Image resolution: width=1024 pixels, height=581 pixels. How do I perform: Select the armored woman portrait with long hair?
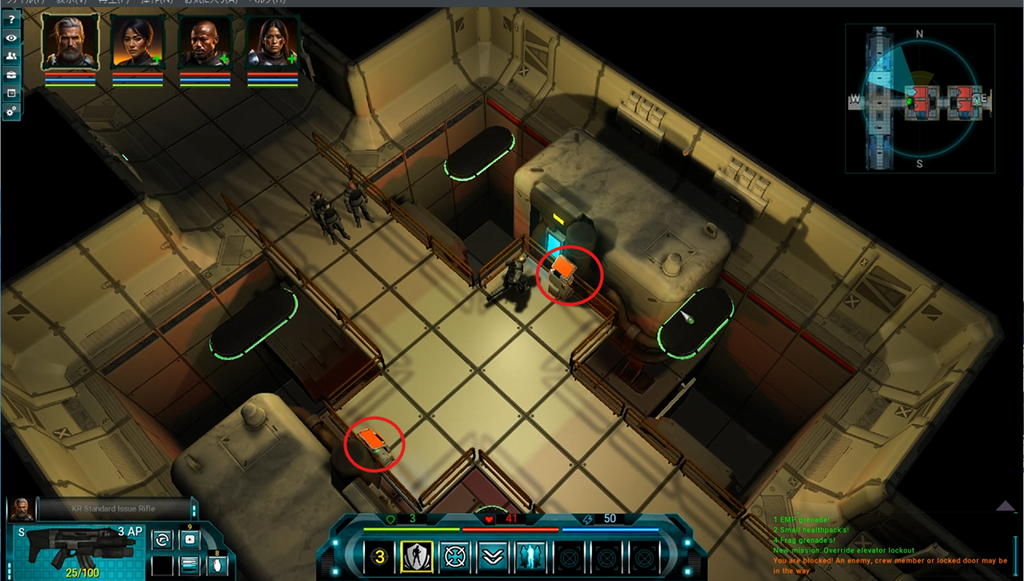coord(272,43)
